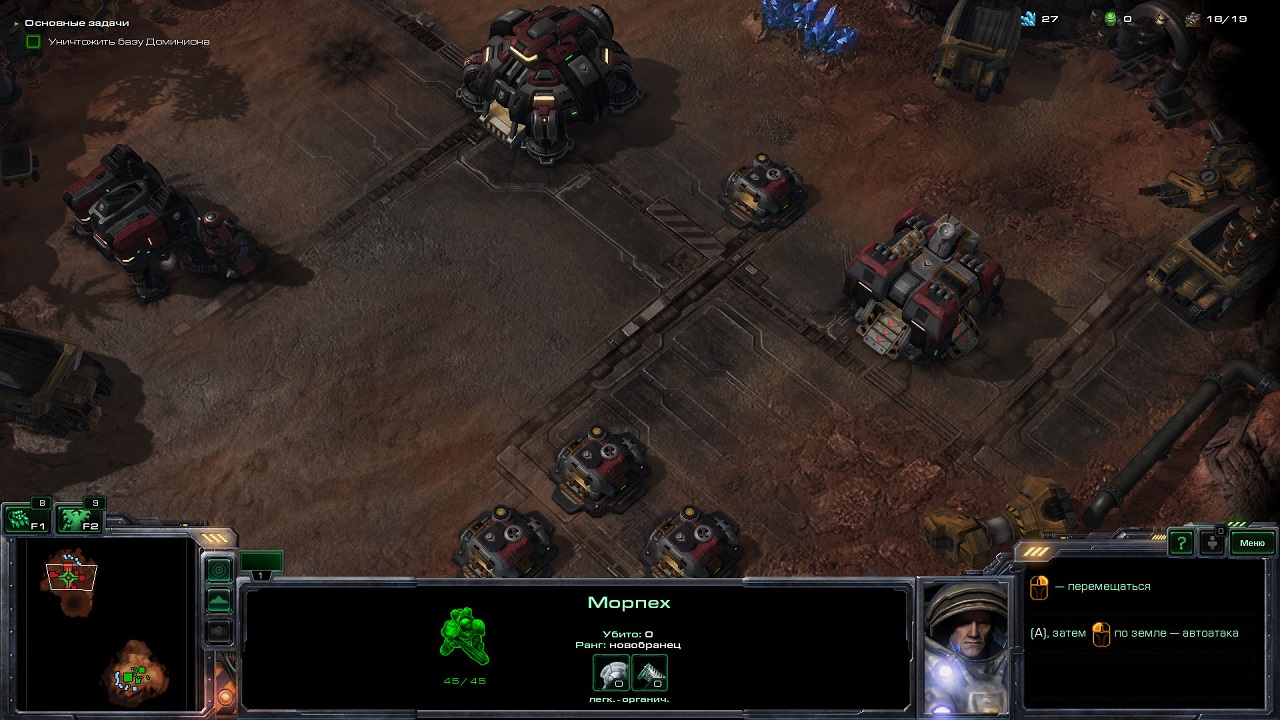Activate the minimap ping button
1280x720 pixels.
point(219,570)
